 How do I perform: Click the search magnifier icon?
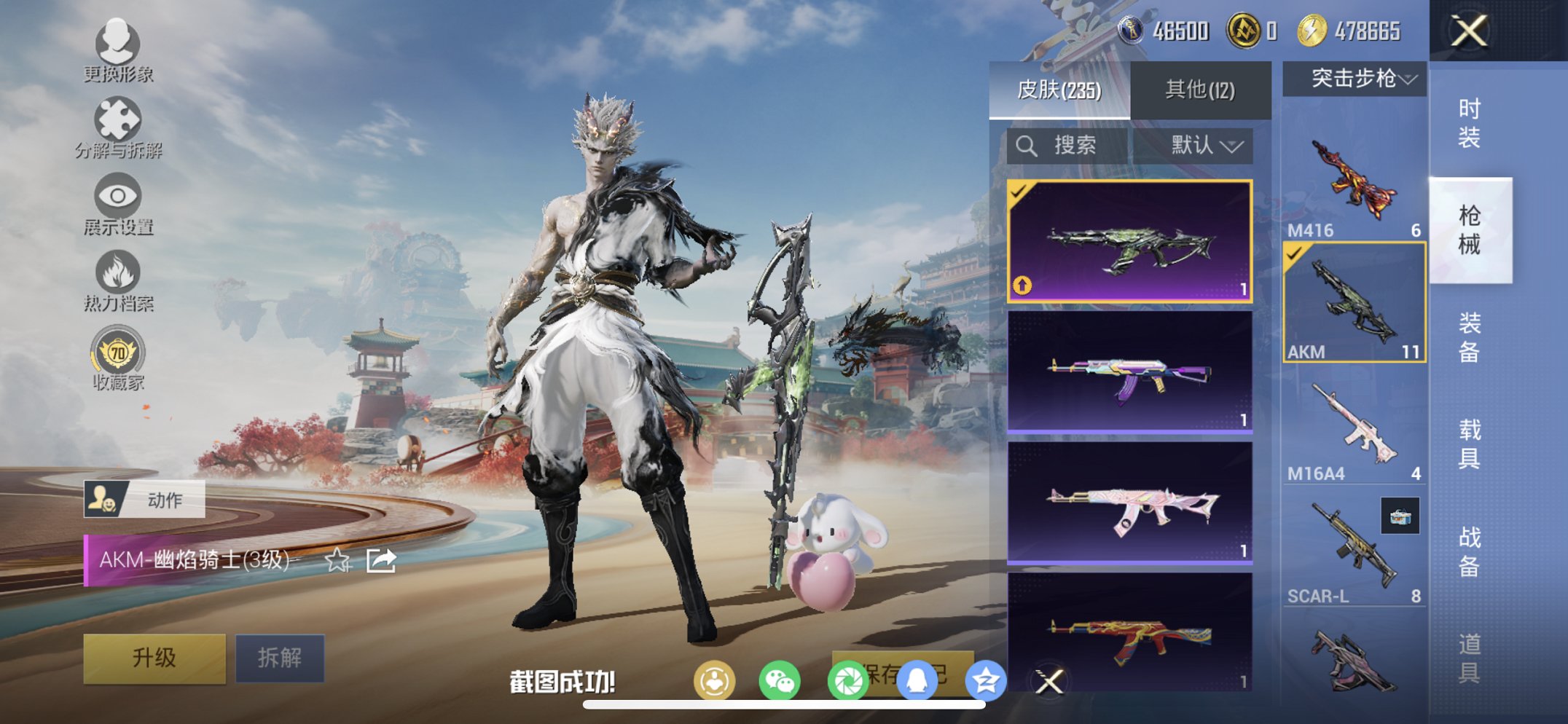coord(1027,144)
